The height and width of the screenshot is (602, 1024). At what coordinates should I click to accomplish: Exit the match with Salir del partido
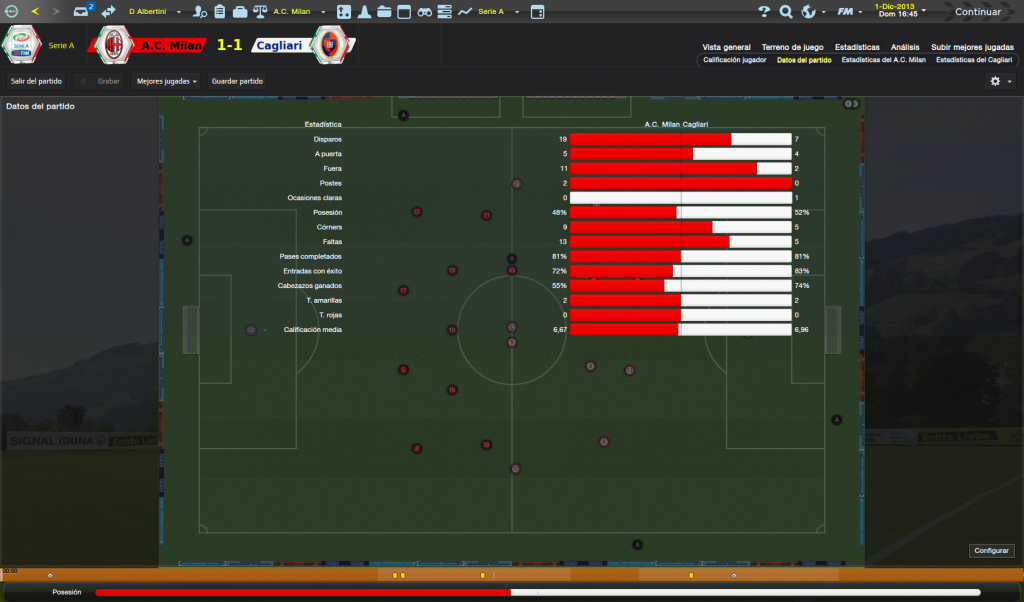pyautogui.click(x=36, y=81)
